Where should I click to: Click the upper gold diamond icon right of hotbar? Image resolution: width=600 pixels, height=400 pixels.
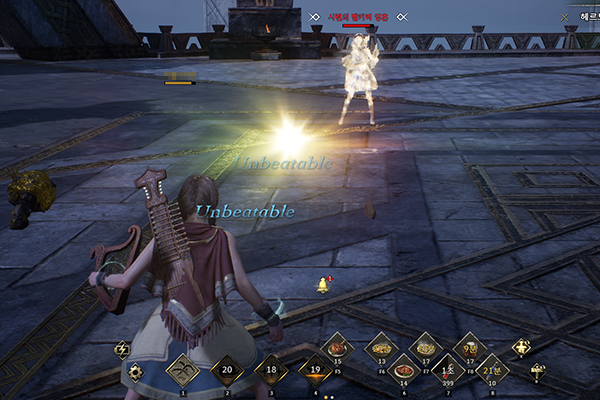coord(521,348)
